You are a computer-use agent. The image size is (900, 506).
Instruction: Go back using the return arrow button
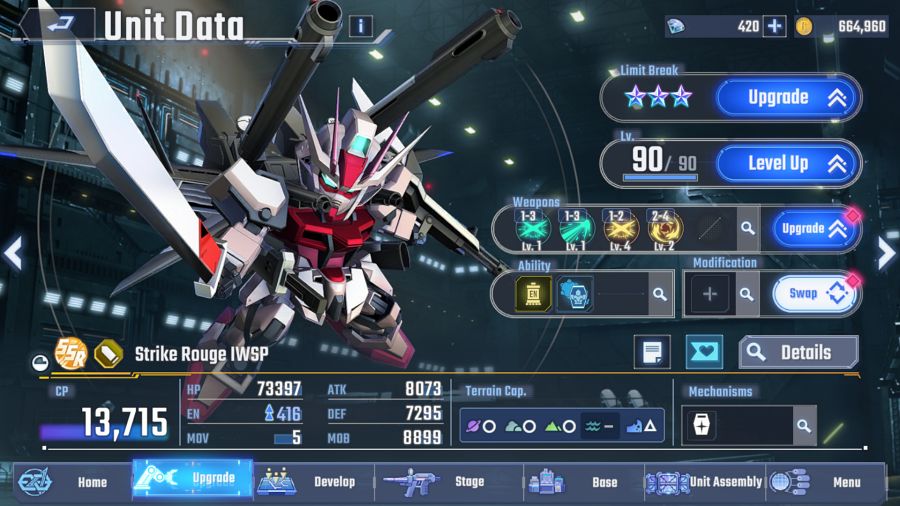tap(56, 24)
